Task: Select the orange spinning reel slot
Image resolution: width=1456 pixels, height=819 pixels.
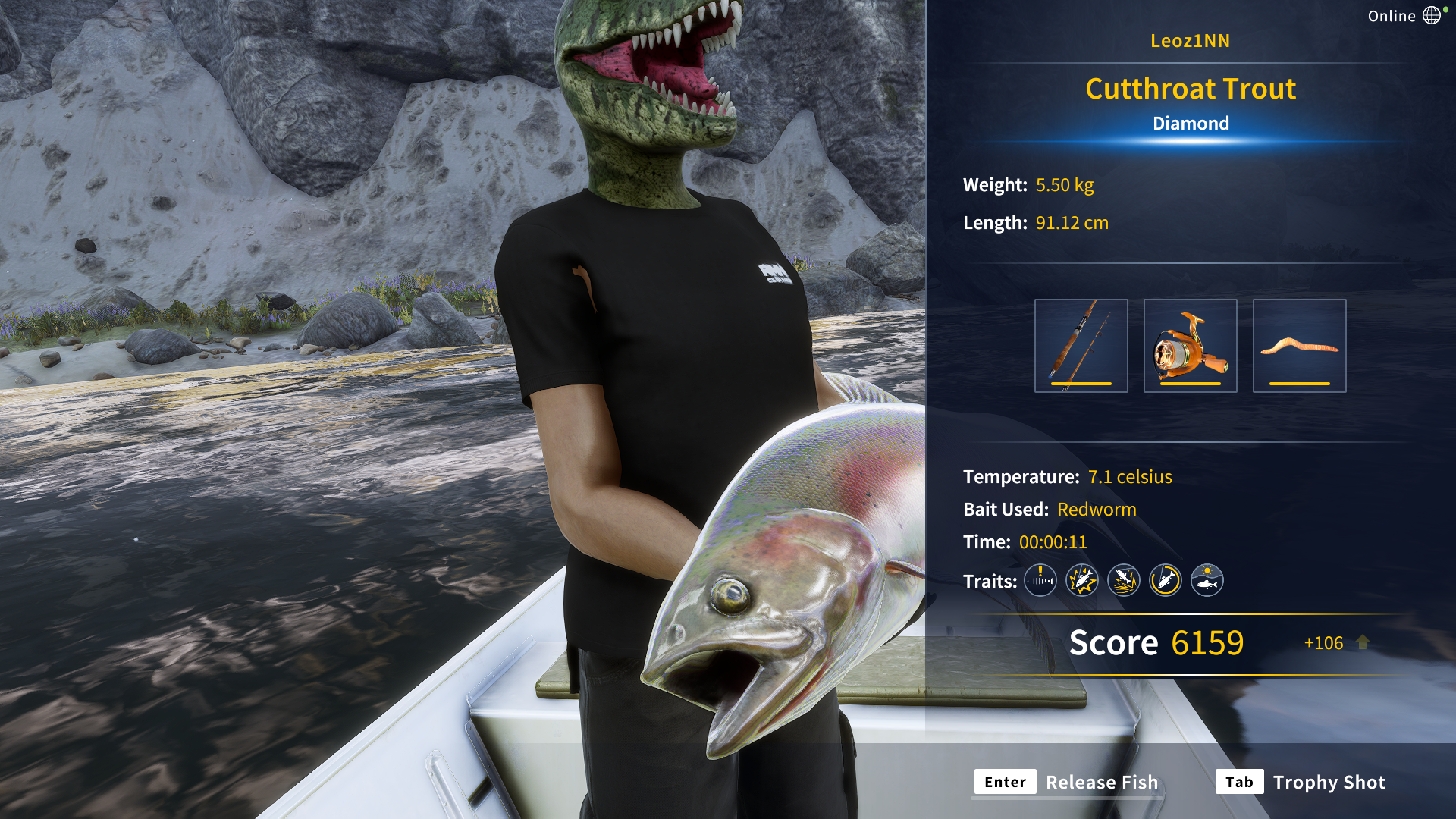Action: 1190,346
